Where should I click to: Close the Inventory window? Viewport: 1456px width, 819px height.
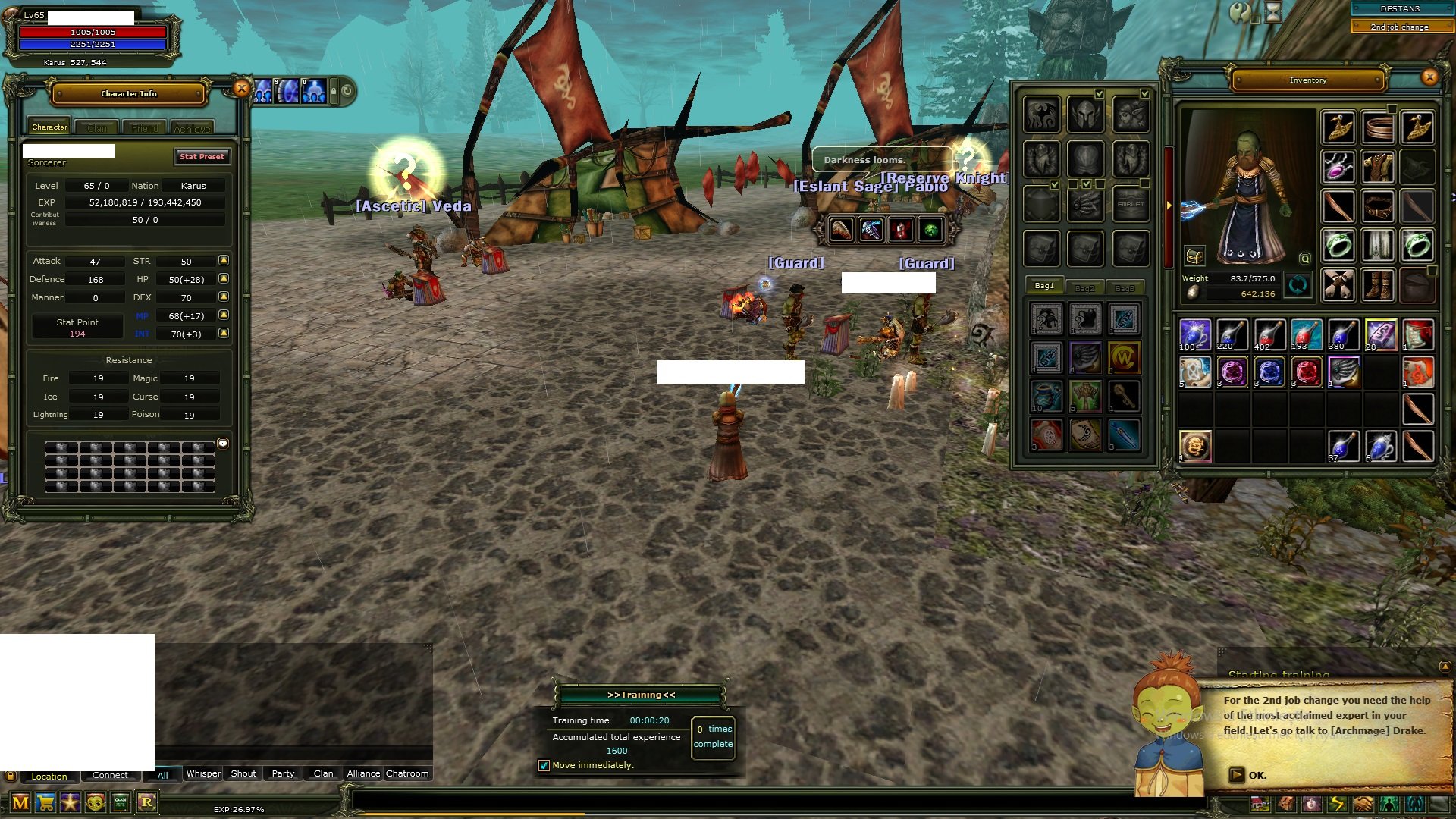[x=1429, y=77]
